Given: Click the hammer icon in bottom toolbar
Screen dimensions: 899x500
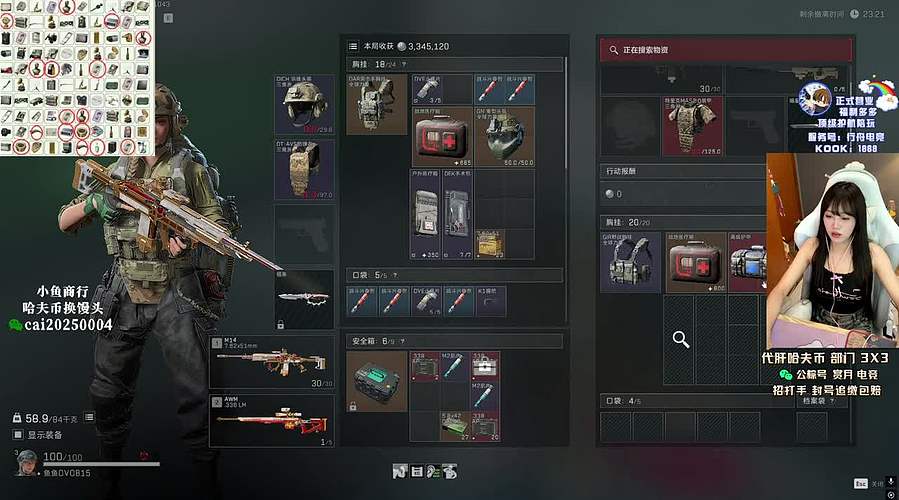Looking at the screenshot, I should click(x=399, y=471).
